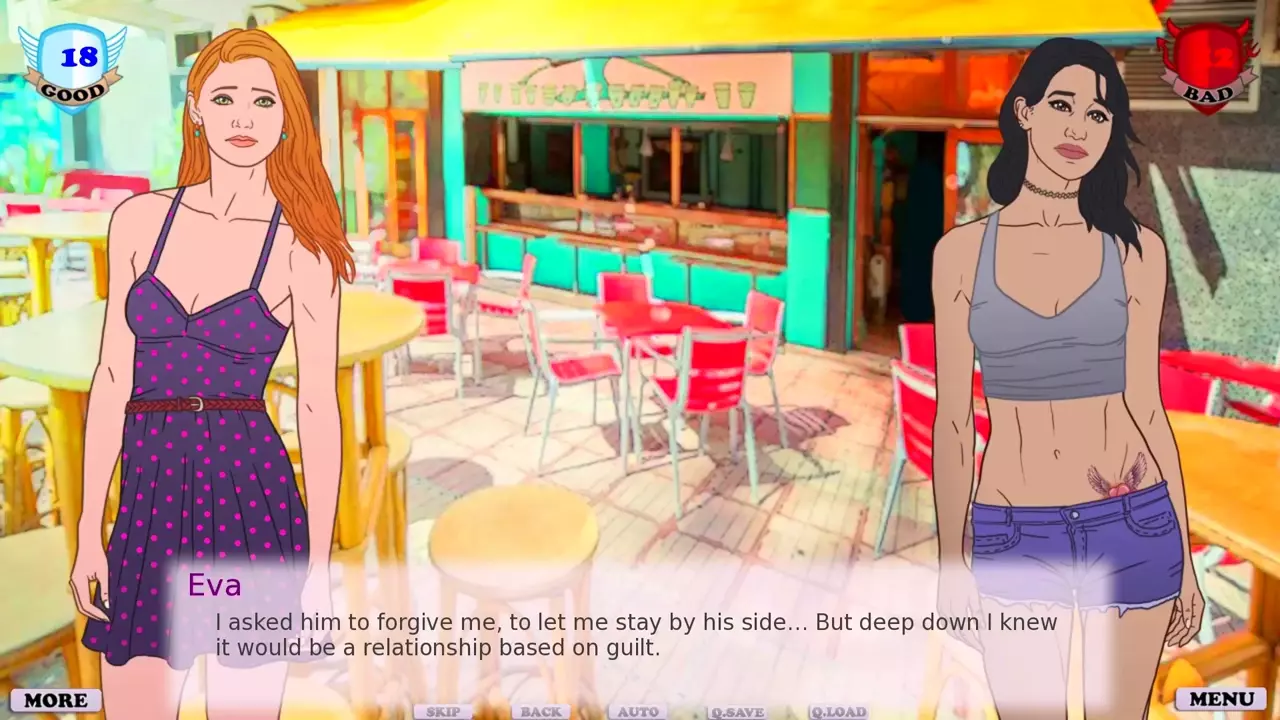Screen dimensions: 1280x720
Task: Advance Eva's dialogue text box
Action: [636, 634]
